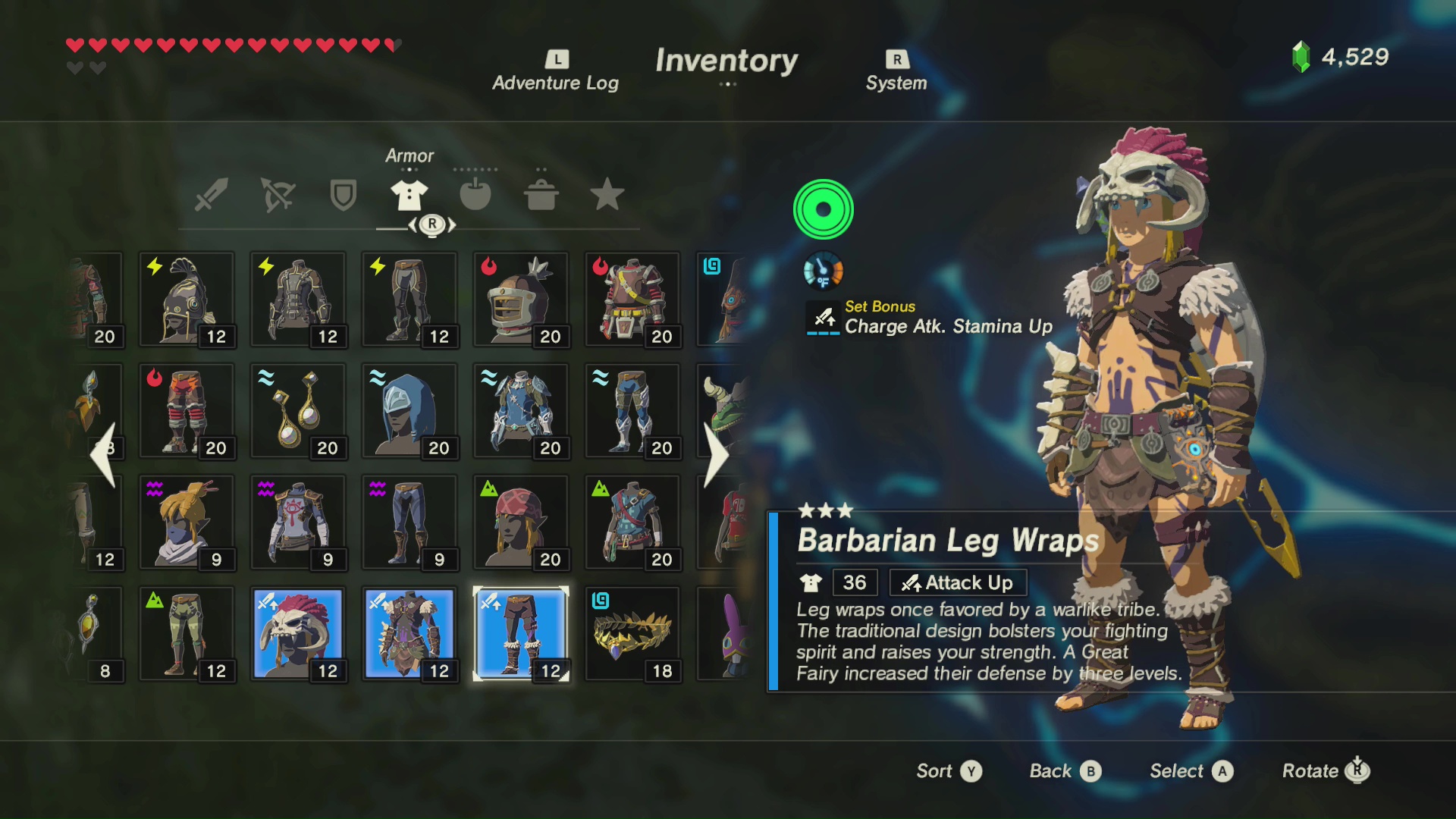
Task: Select the red bandanna headgear slot
Action: [521, 522]
